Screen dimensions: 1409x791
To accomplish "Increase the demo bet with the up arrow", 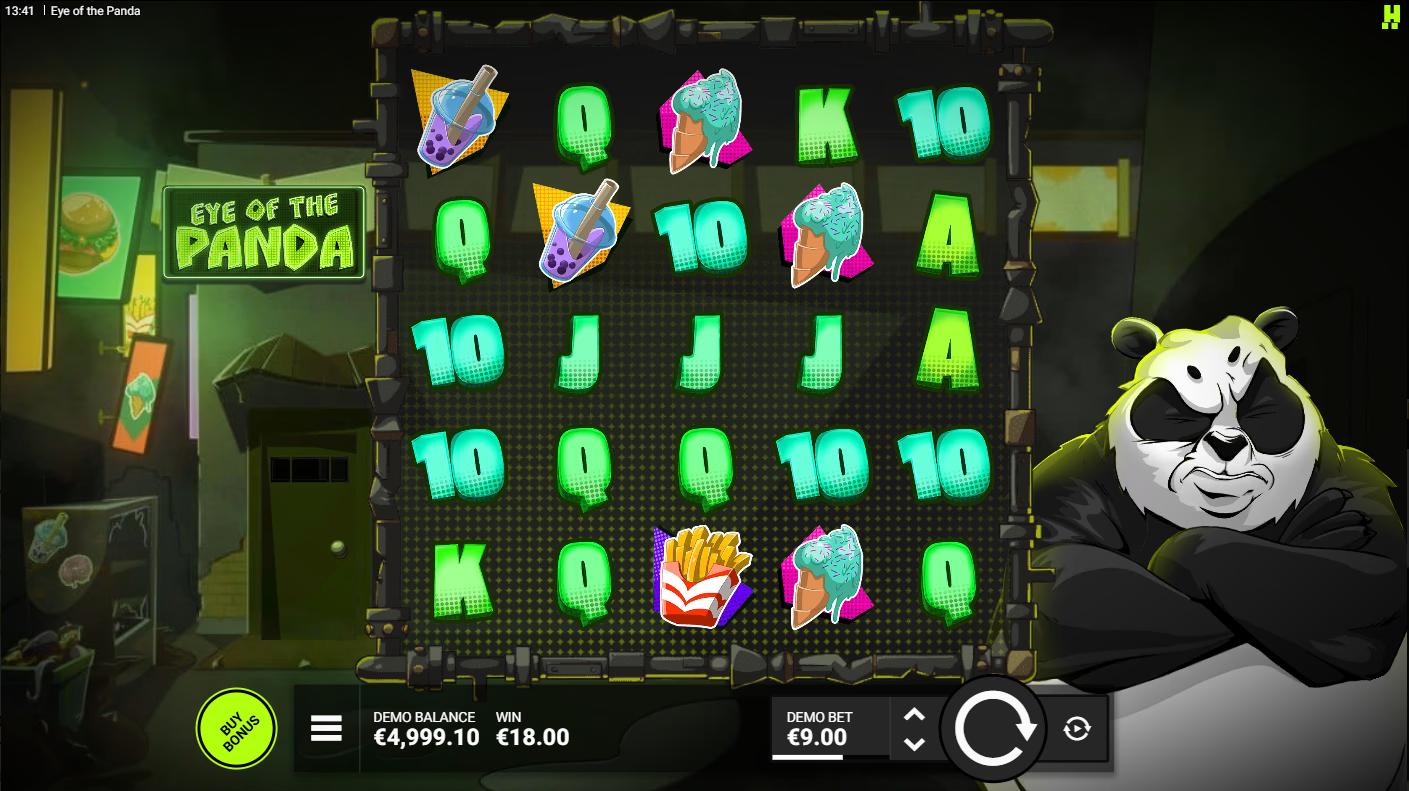I will coord(914,715).
